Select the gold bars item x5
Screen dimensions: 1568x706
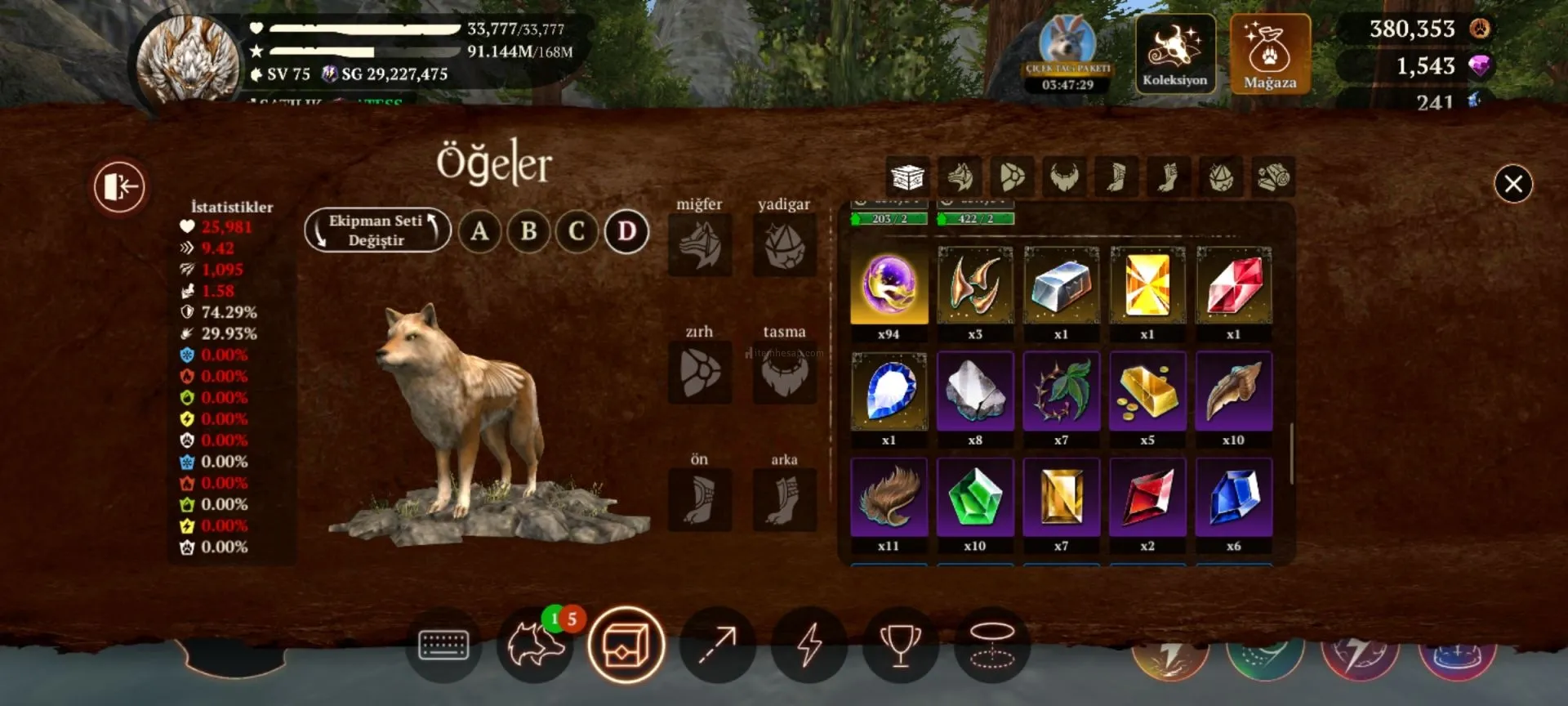pos(1147,392)
